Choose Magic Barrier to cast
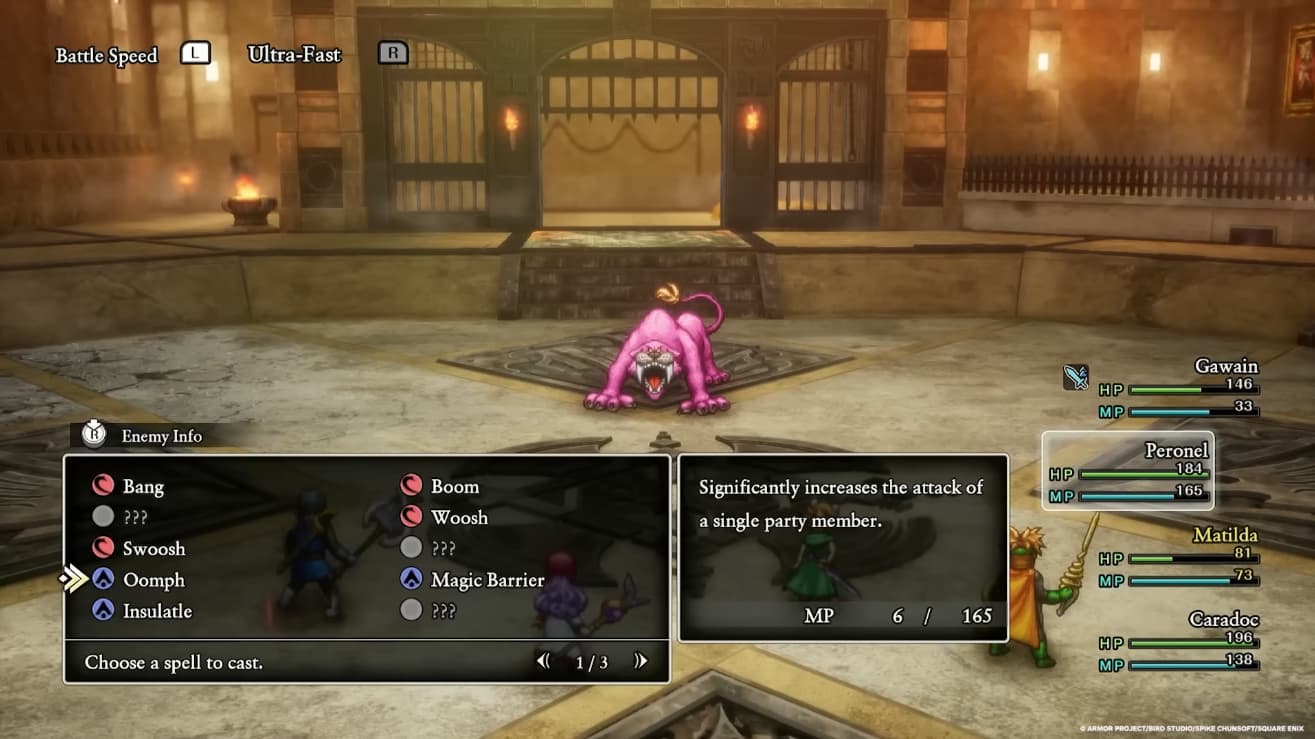Screen dimensions: 1315x739 pos(486,580)
